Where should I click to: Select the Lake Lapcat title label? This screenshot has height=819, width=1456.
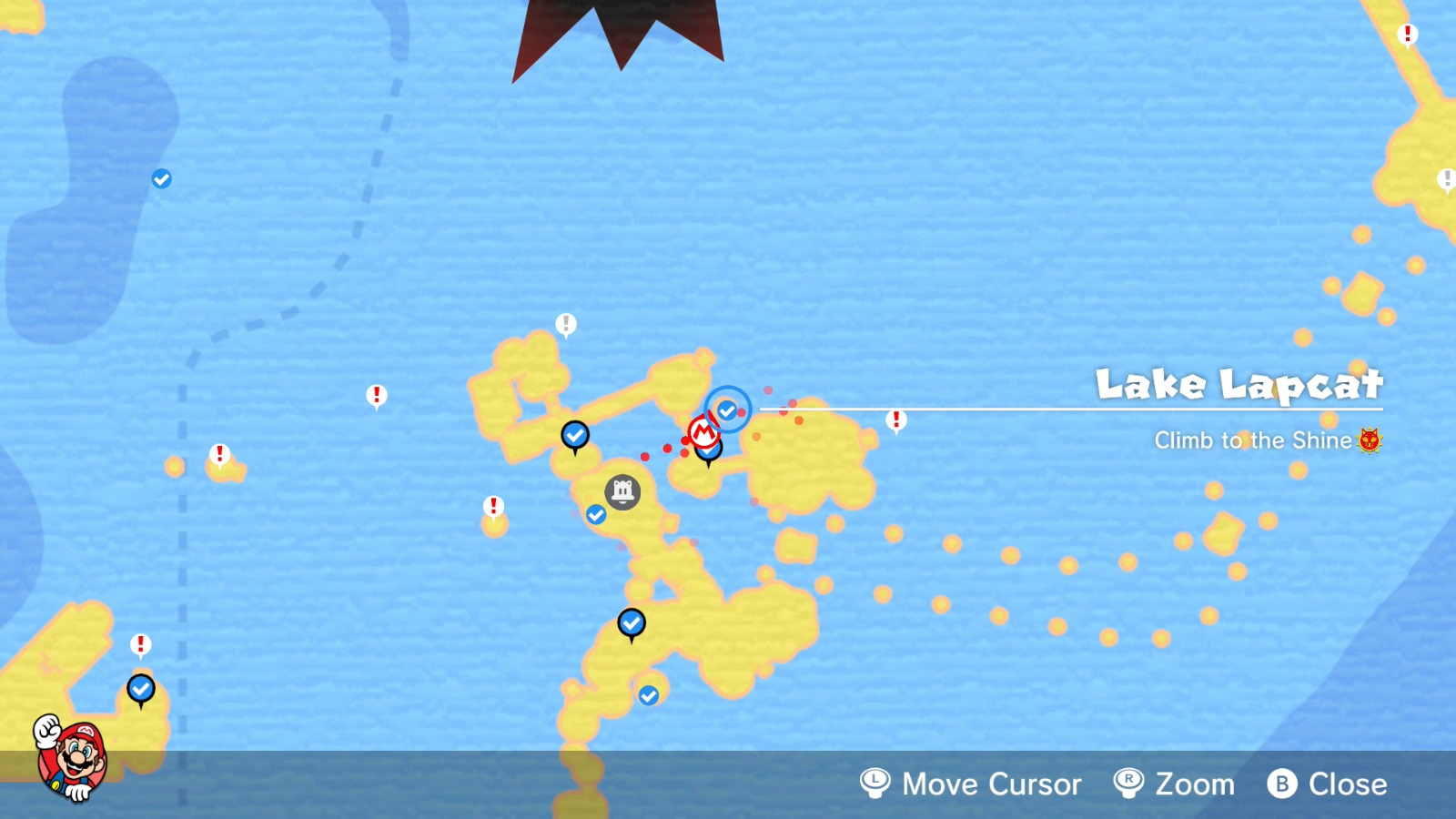click(1238, 384)
